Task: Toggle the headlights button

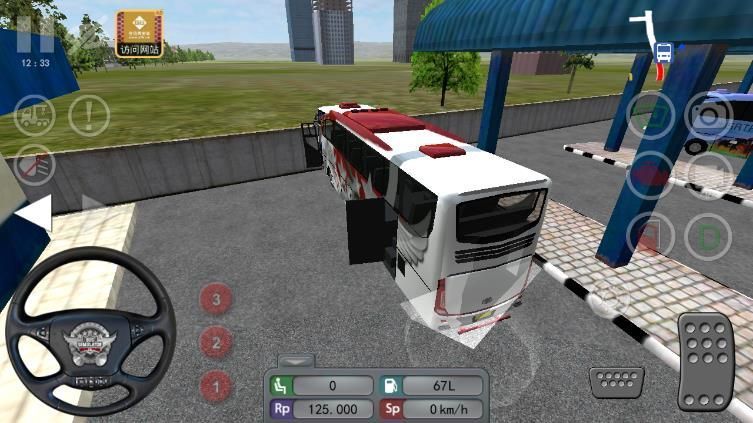Action: click(34, 165)
